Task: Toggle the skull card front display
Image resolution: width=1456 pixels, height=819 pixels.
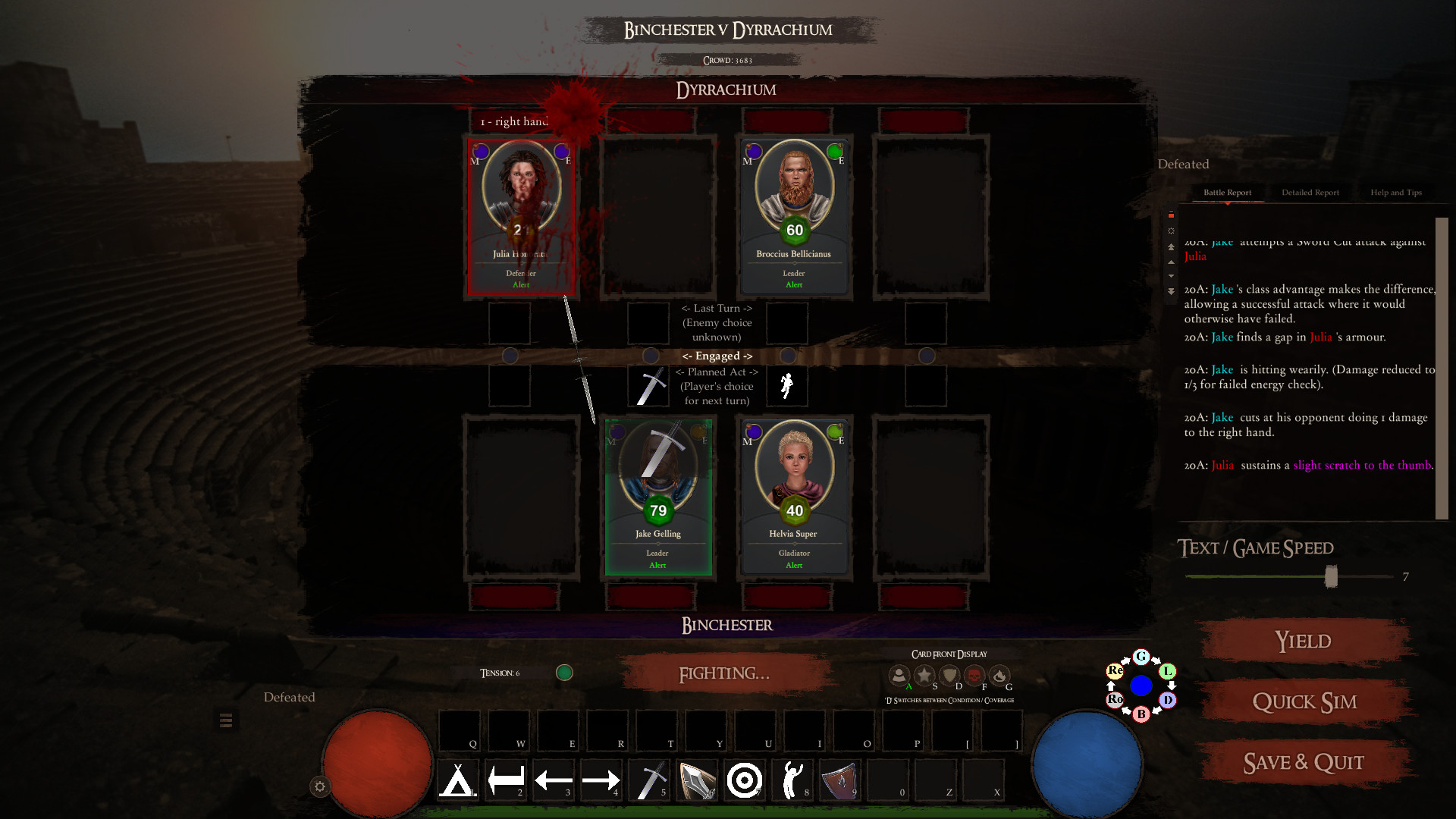Action: click(974, 676)
